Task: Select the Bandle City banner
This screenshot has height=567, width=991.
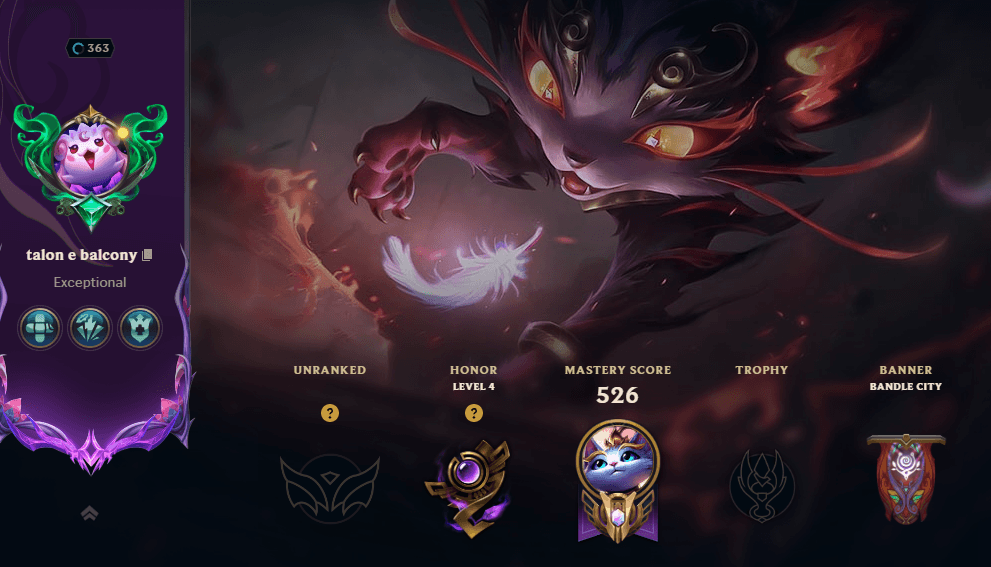Action: coord(906,478)
